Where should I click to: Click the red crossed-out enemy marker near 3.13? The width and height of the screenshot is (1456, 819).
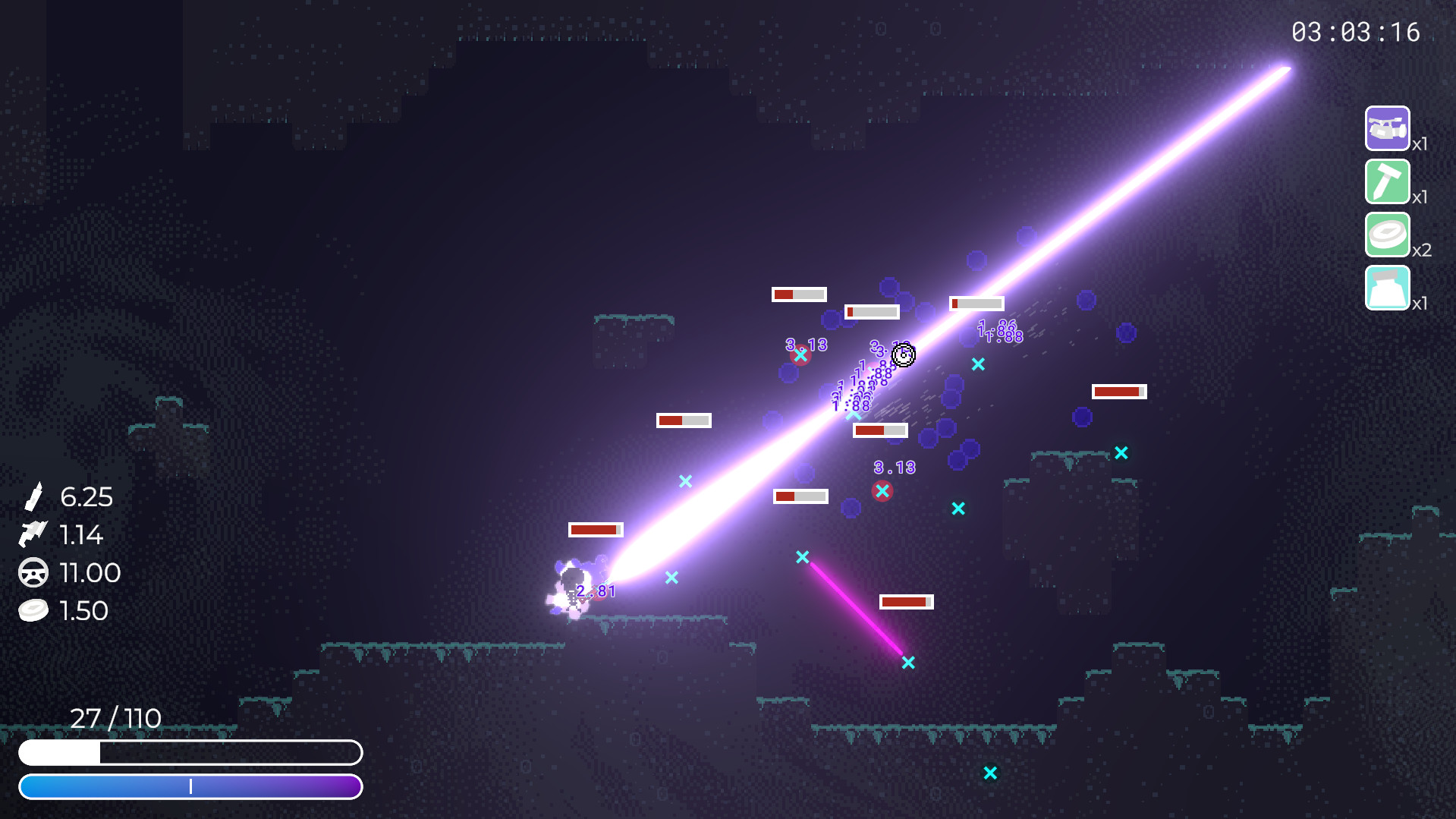point(882,490)
